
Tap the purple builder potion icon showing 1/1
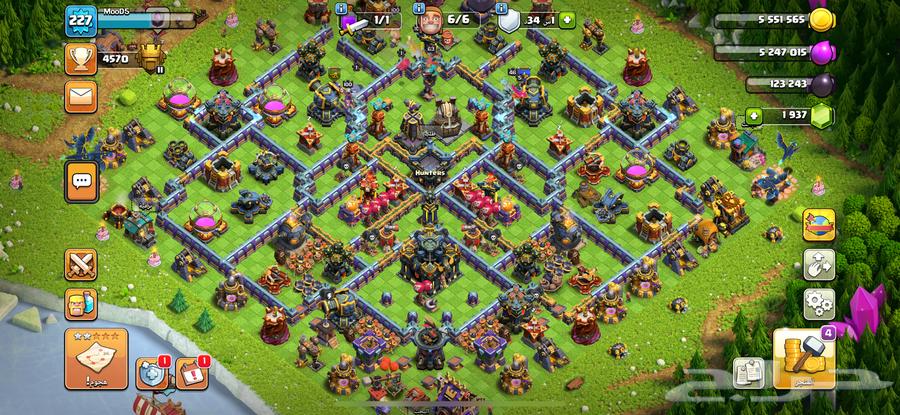click(x=351, y=20)
